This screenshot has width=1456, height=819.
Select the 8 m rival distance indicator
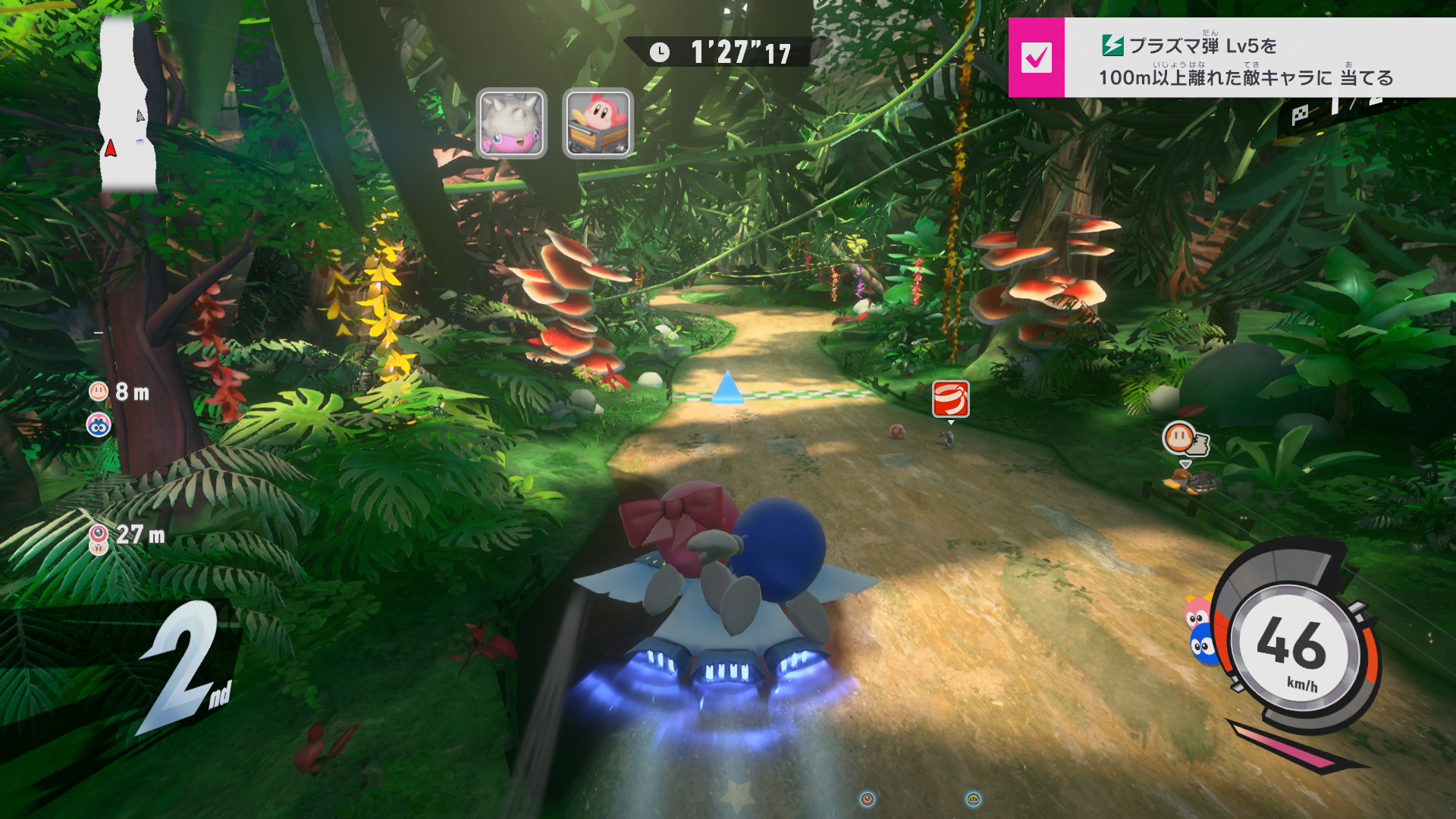(120, 392)
